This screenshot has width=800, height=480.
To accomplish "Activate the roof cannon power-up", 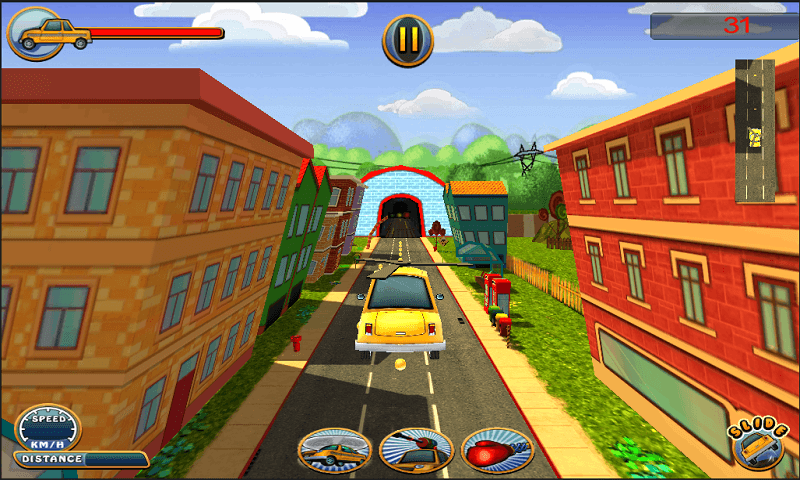I will [x=416, y=450].
